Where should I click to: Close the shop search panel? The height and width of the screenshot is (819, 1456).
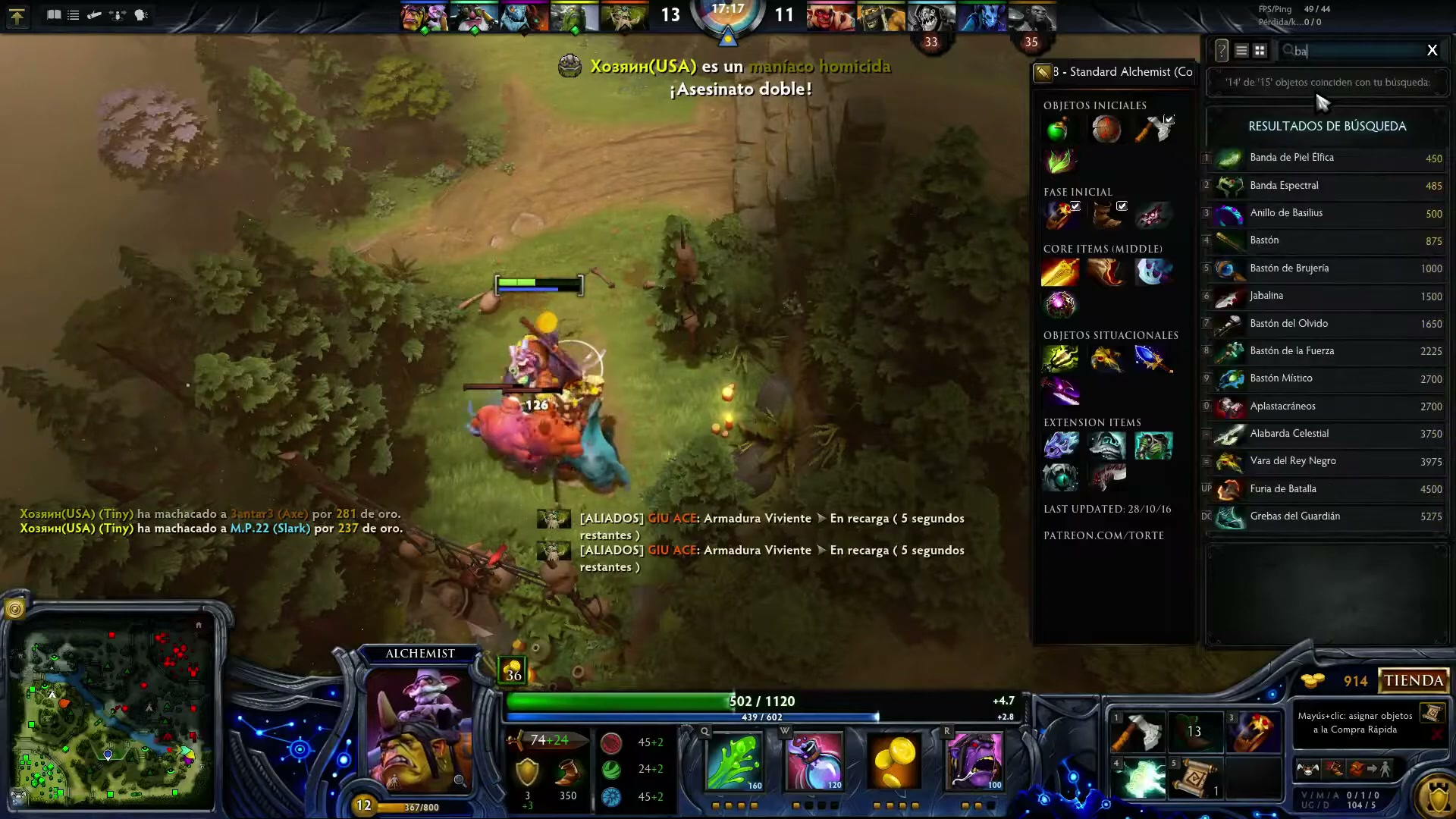[x=1432, y=50]
